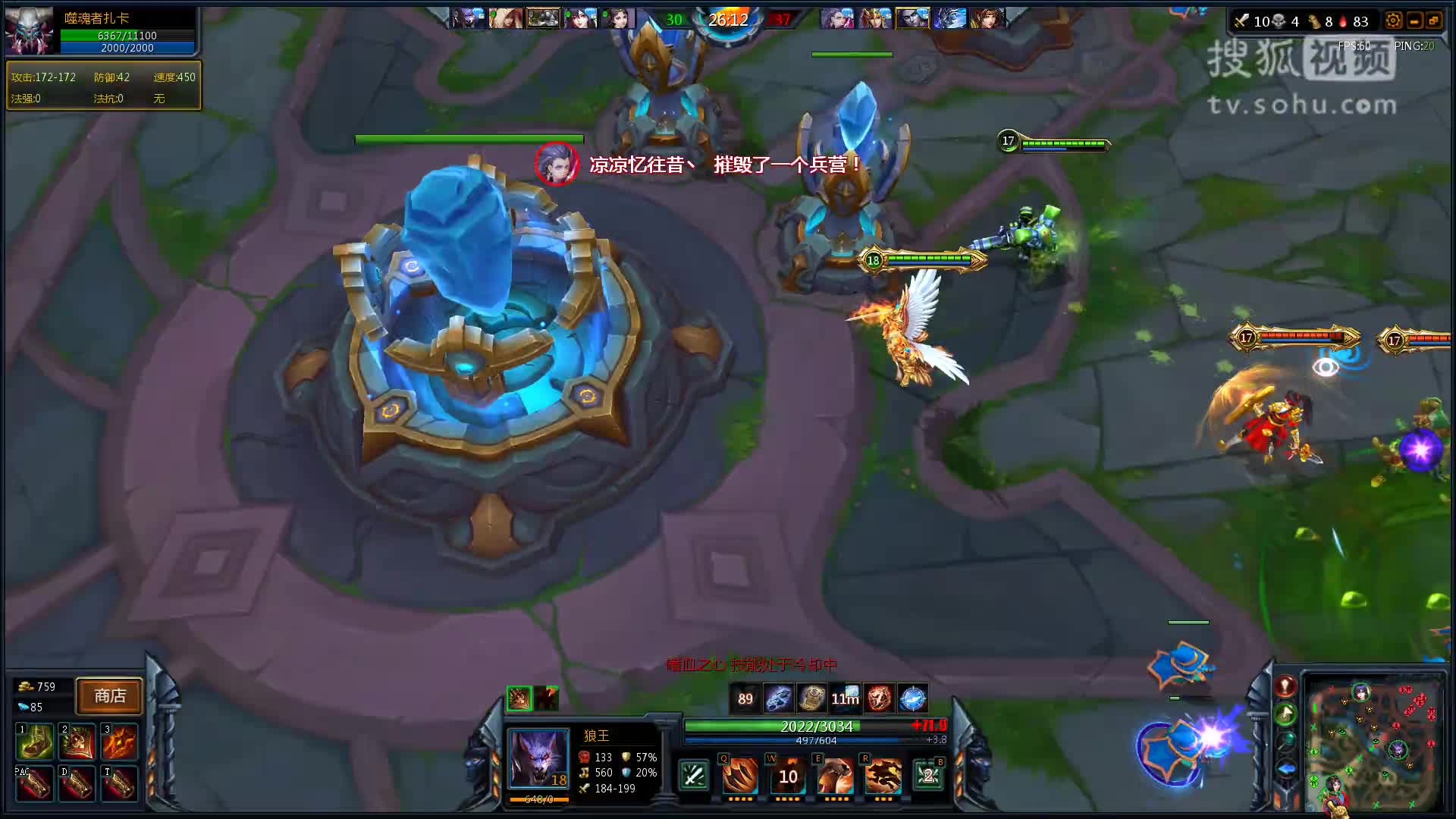
Task: Minimize the game window
Action: pyautogui.click(x=1414, y=21)
